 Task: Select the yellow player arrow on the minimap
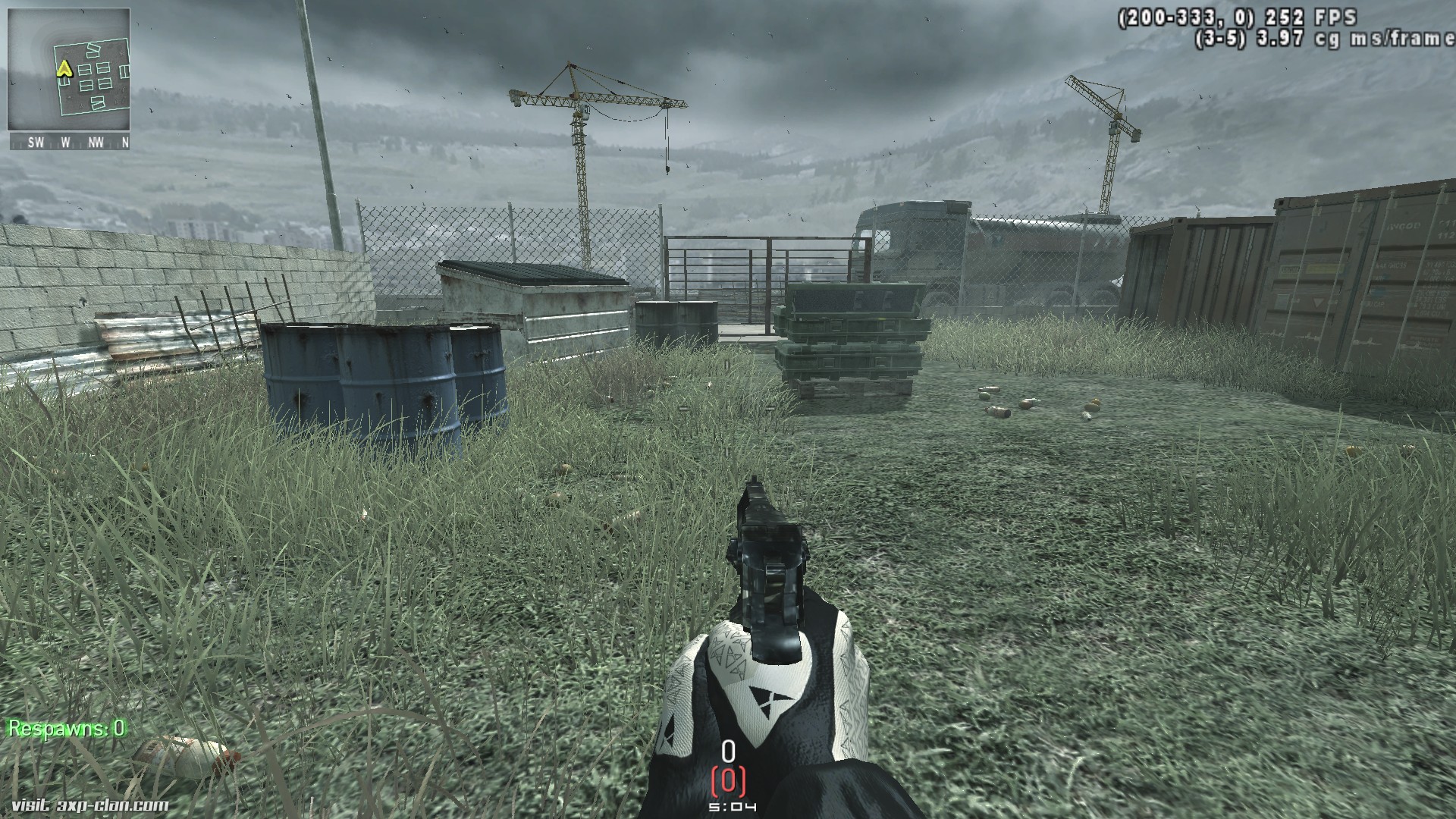pyautogui.click(x=64, y=70)
